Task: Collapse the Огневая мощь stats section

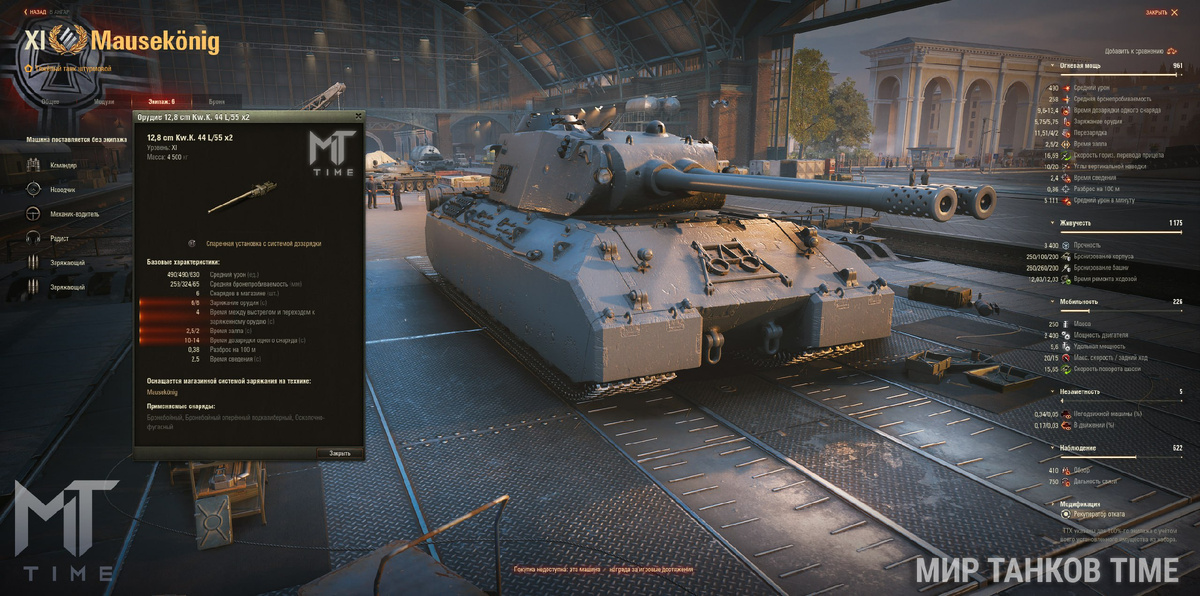Action: (1052, 66)
